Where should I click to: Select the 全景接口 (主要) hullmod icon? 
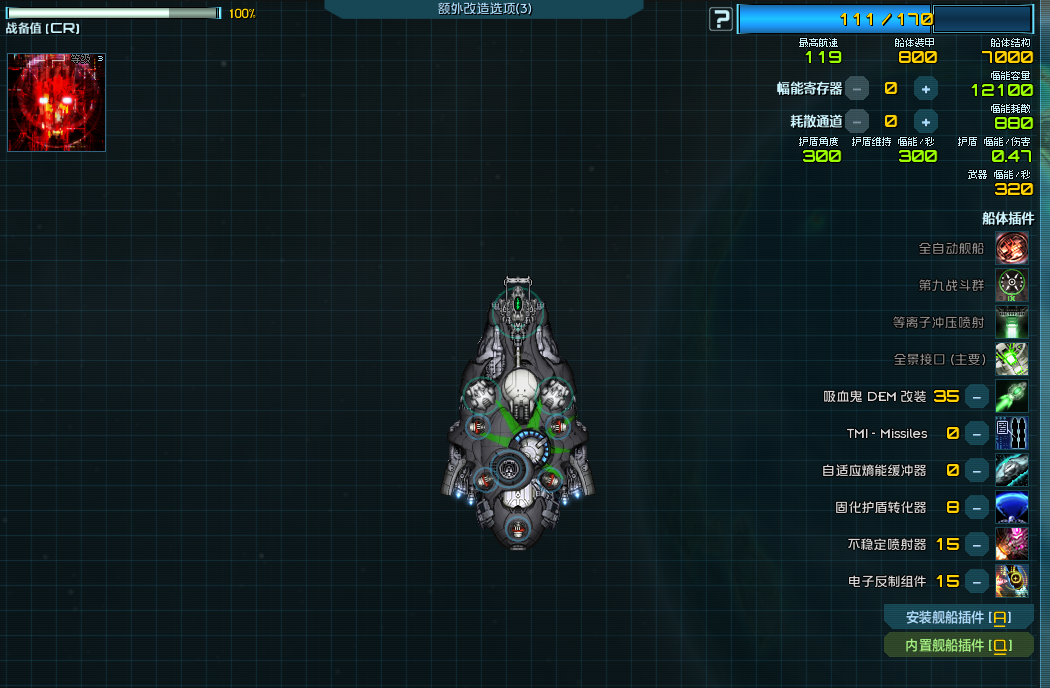pos(1012,359)
